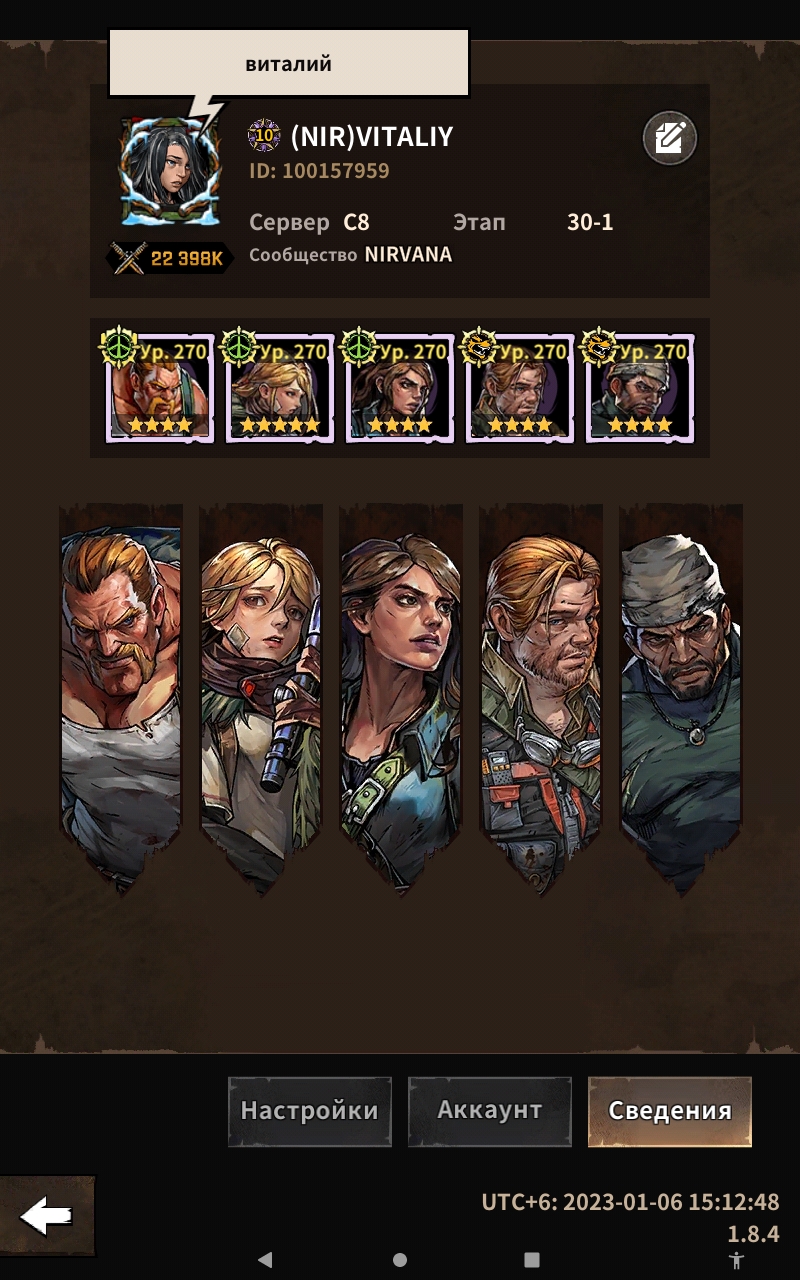Pick the brown-haired woman hero thumbnail
Viewport: 800px width, 1280px height.
coord(400,389)
